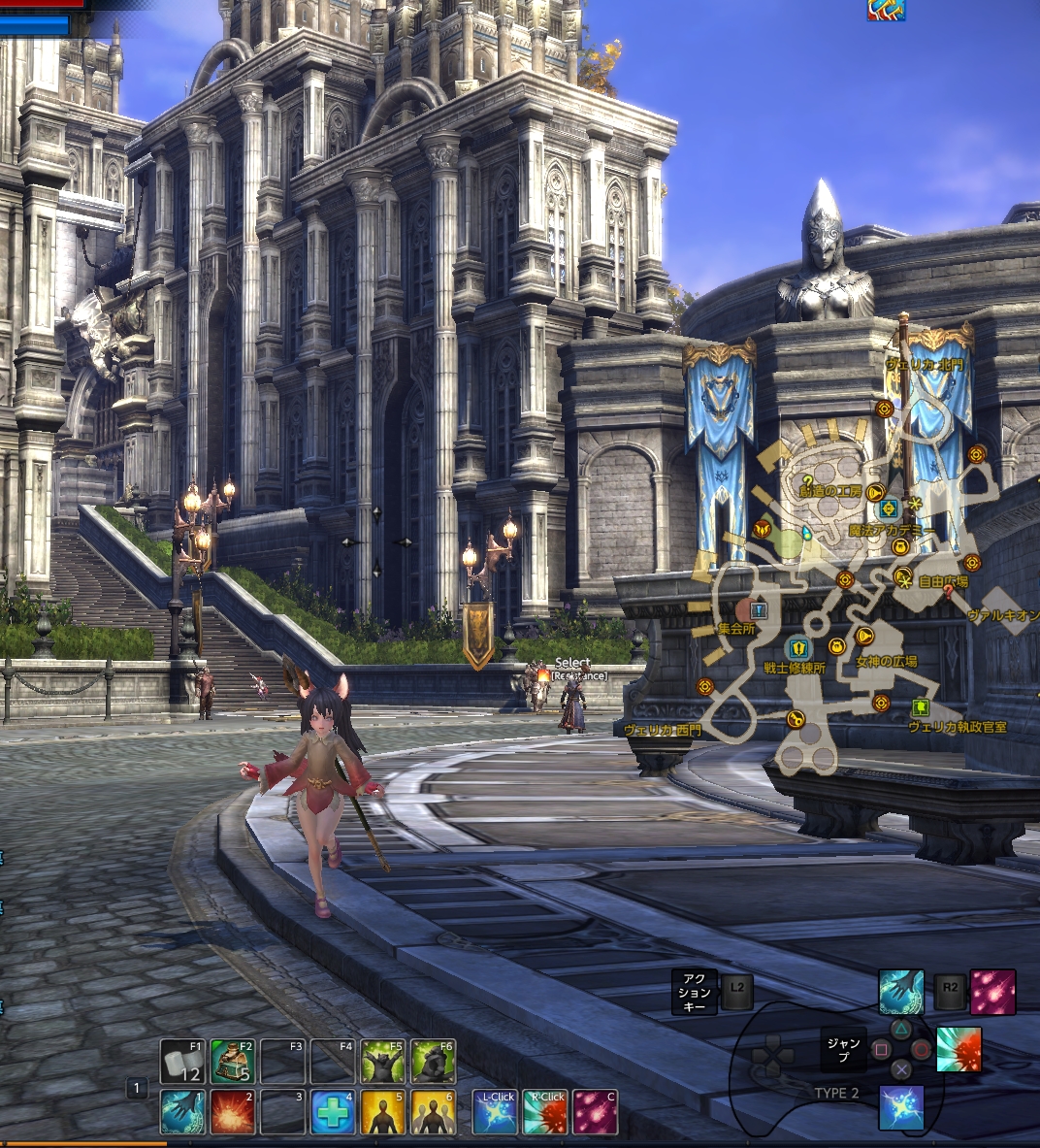Use the single golden figure skill in slot 5
Viewport: 1040px width, 1148px height.
pyautogui.click(x=383, y=1112)
